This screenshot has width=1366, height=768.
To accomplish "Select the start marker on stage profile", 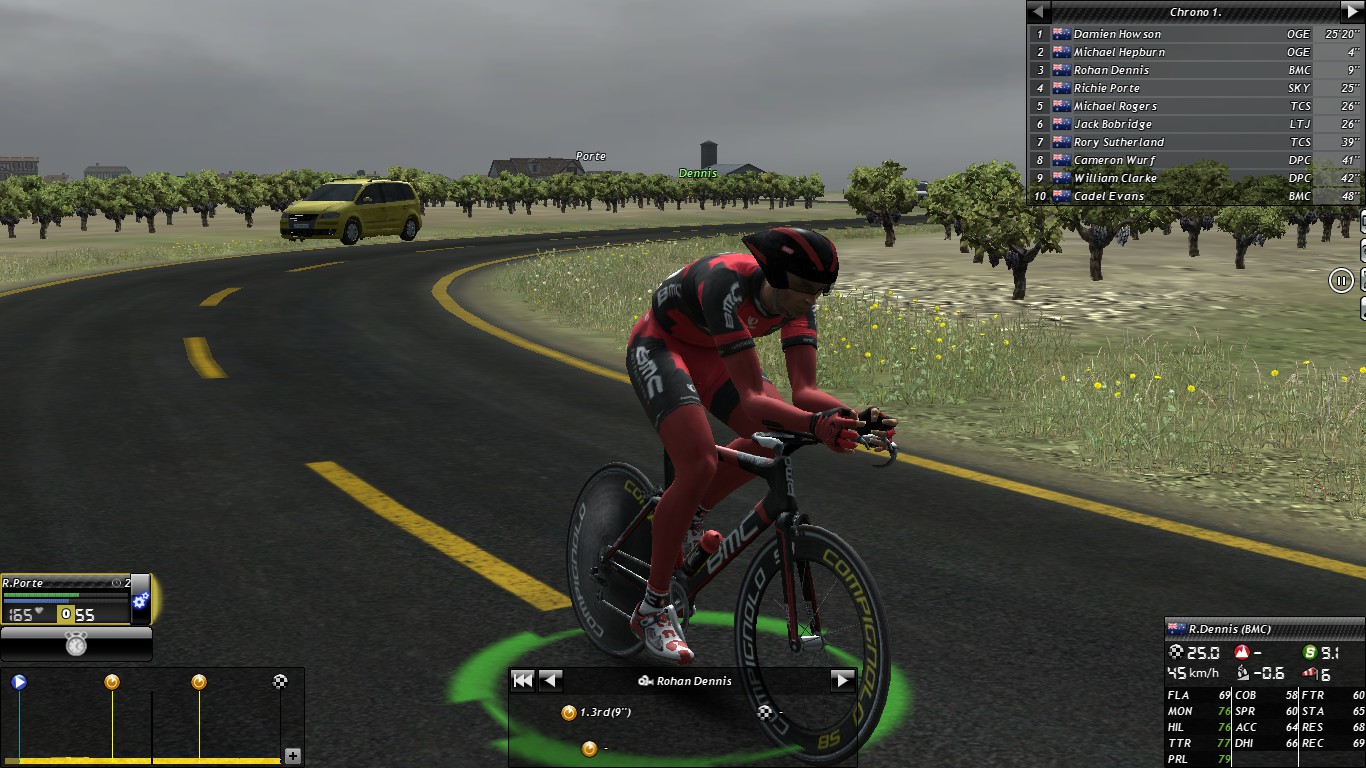I will tap(19, 682).
